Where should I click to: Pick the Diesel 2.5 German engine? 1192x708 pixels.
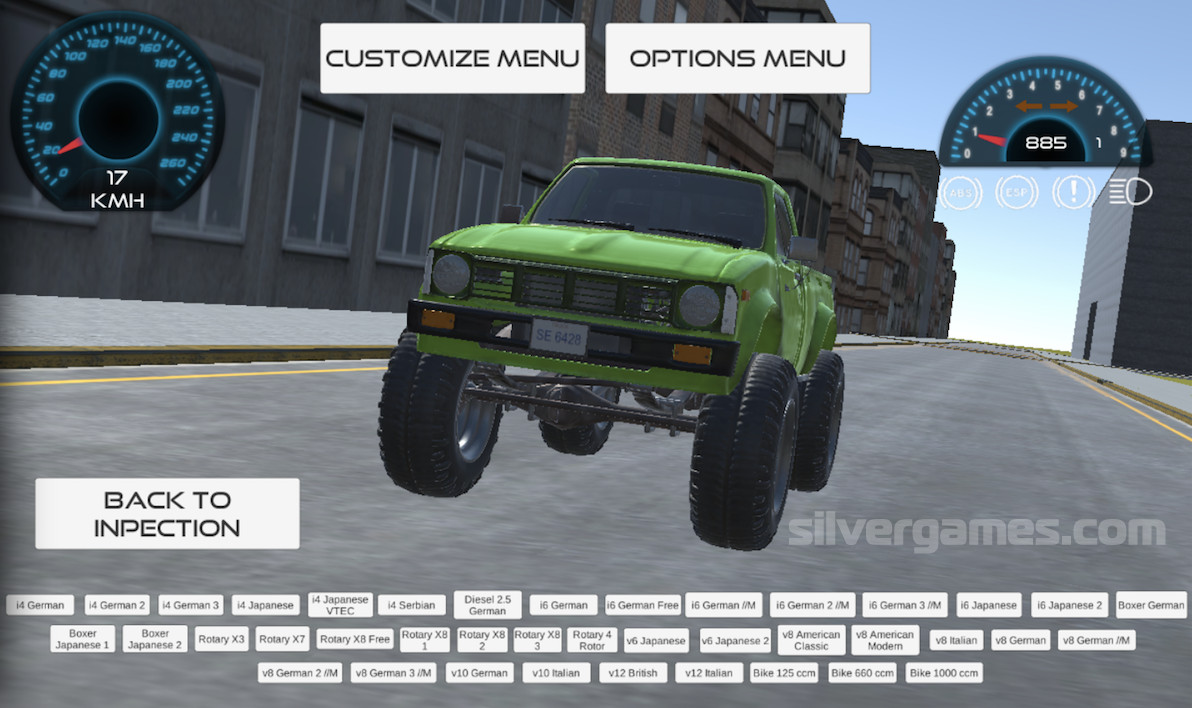point(487,605)
